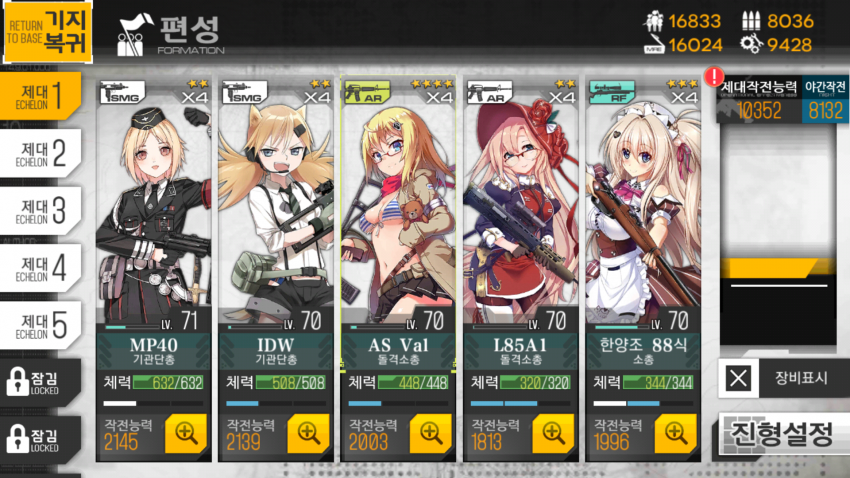Select the active Echelon 1 tab
This screenshot has height=478, width=850.
(x=42, y=96)
